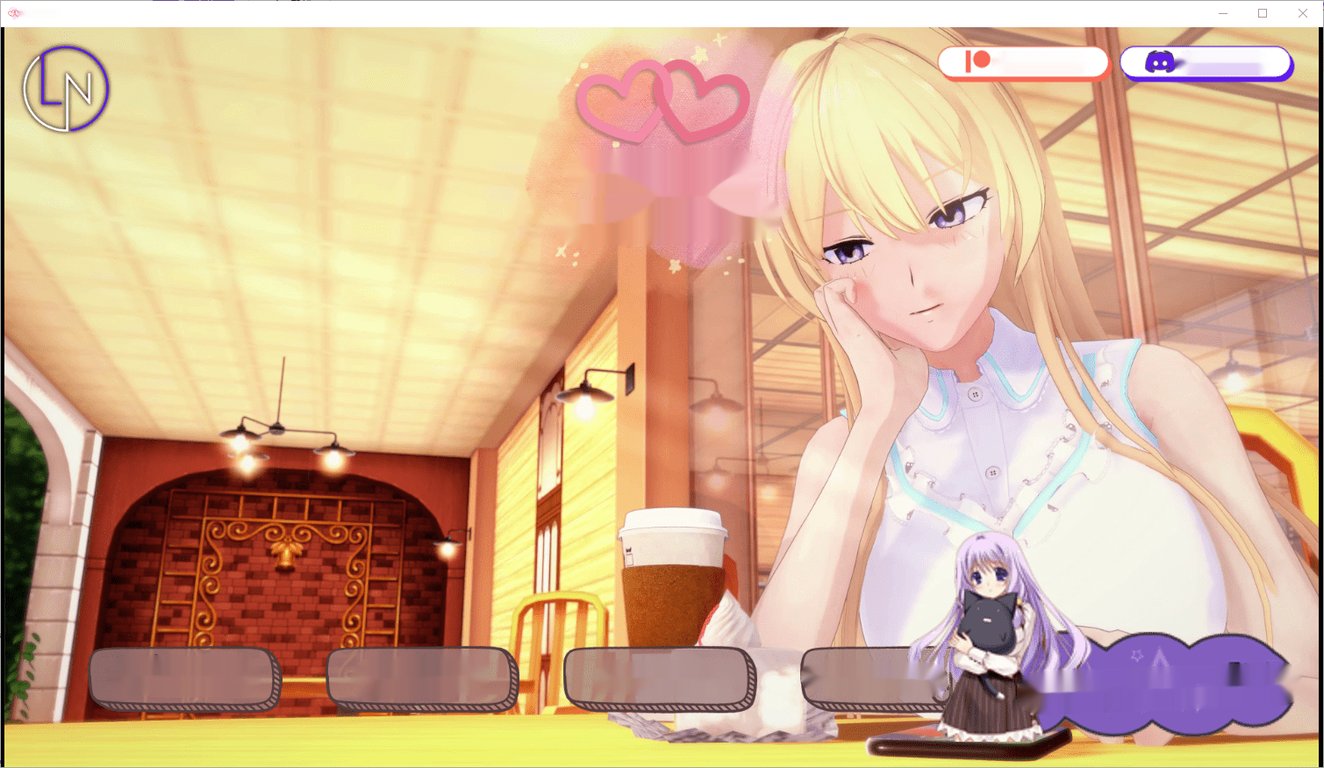Join the game's Discord server
1324x768 pixels.
[1207, 63]
